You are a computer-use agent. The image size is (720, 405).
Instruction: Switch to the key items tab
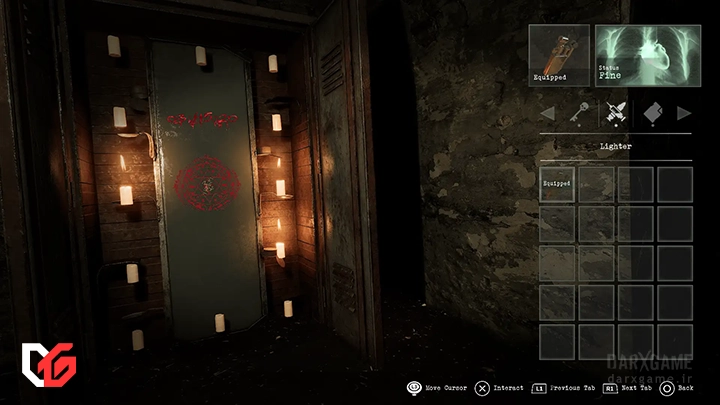tap(579, 113)
